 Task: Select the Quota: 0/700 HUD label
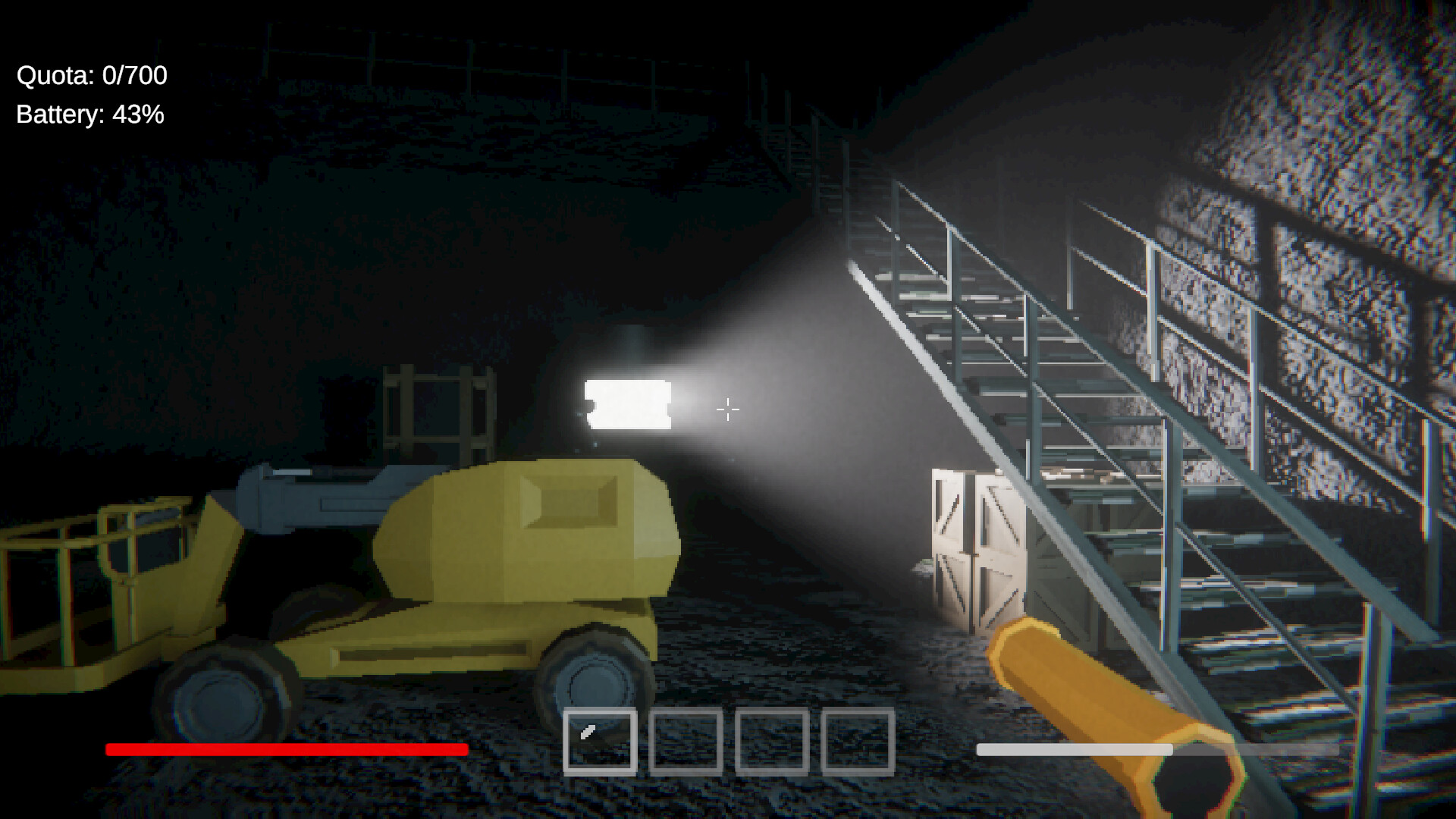pyautogui.click(x=91, y=75)
